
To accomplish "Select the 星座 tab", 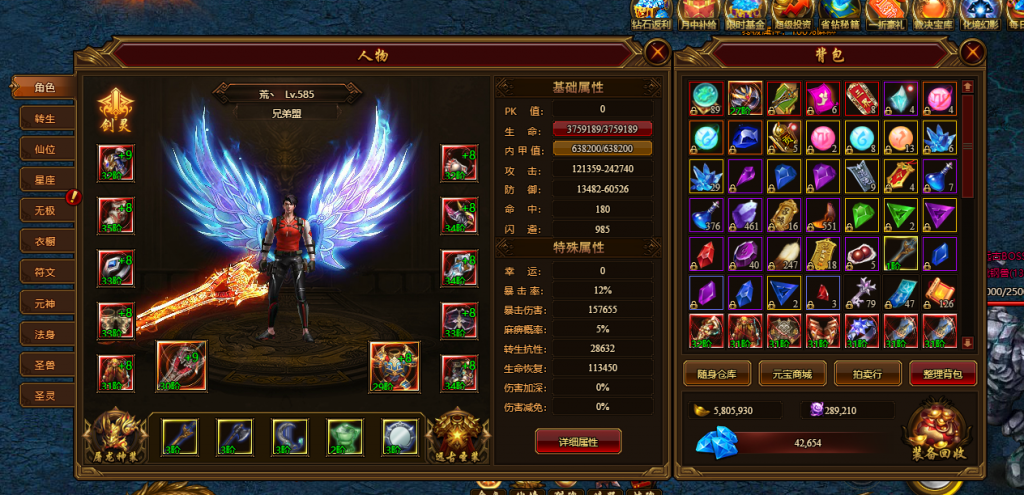I will (44, 180).
